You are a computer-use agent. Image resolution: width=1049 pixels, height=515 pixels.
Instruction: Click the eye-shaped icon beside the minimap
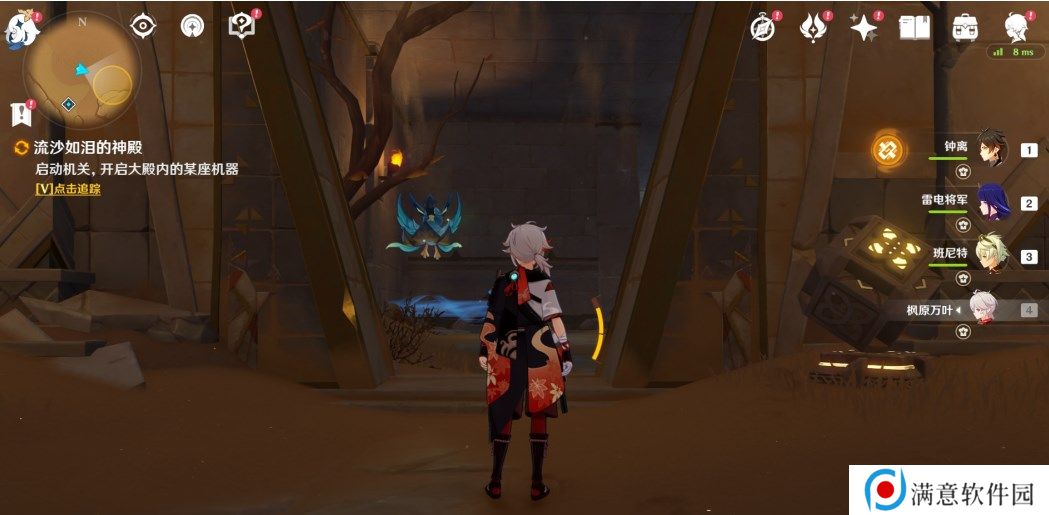pyautogui.click(x=144, y=26)
